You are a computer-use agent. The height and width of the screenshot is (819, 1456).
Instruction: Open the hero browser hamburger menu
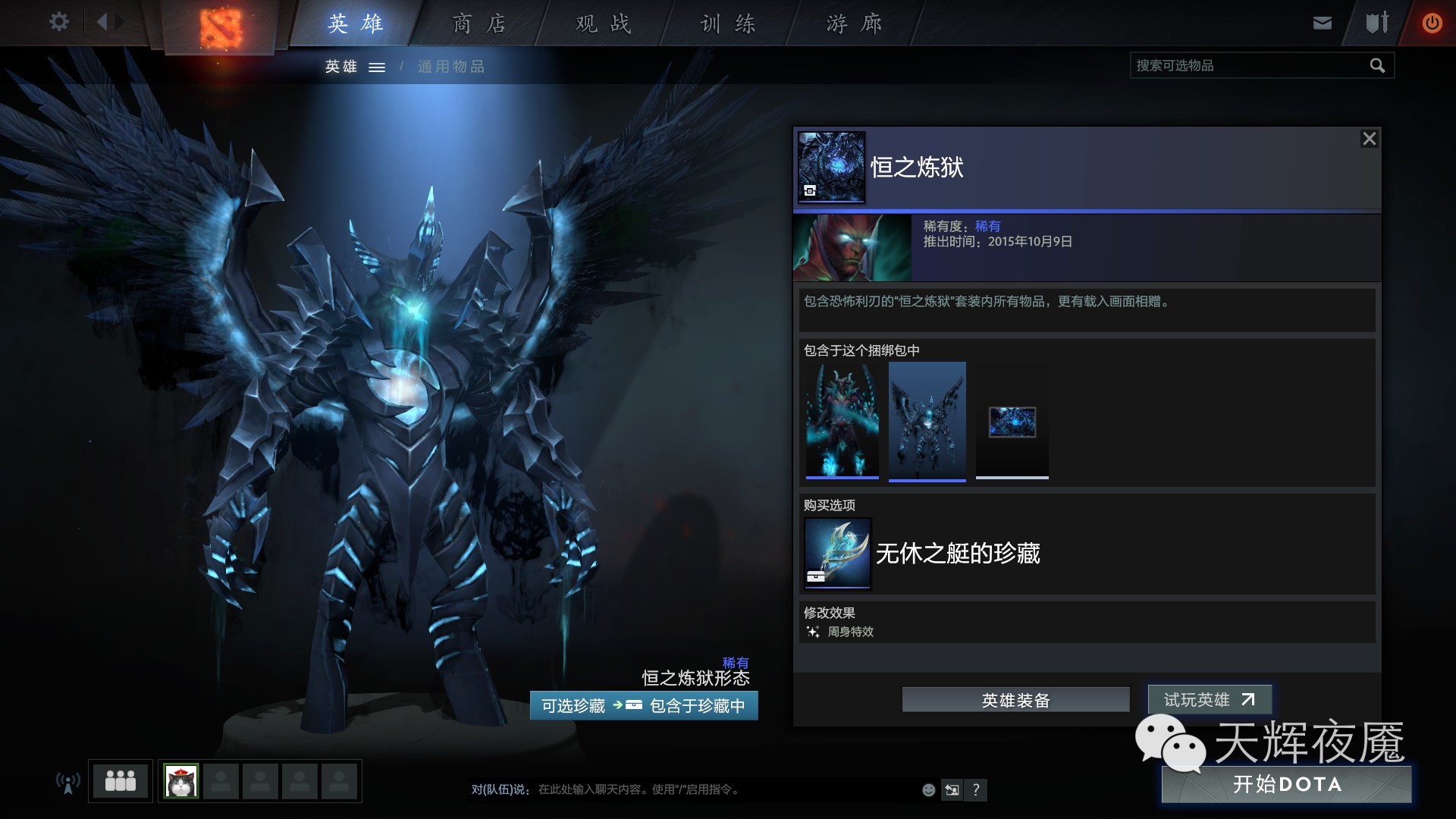point(377,67)
